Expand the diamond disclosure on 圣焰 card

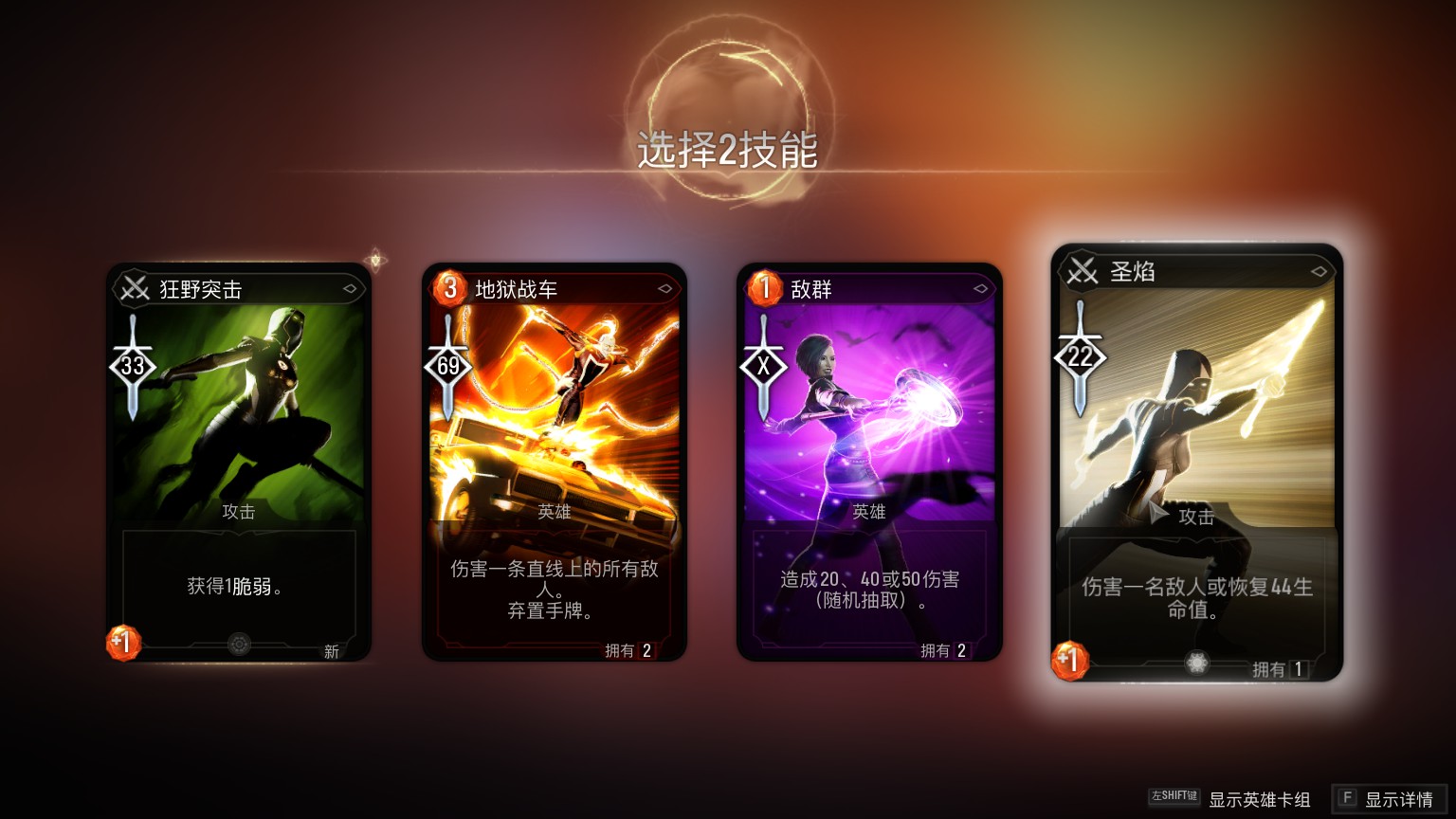(x=1319, y=273)
